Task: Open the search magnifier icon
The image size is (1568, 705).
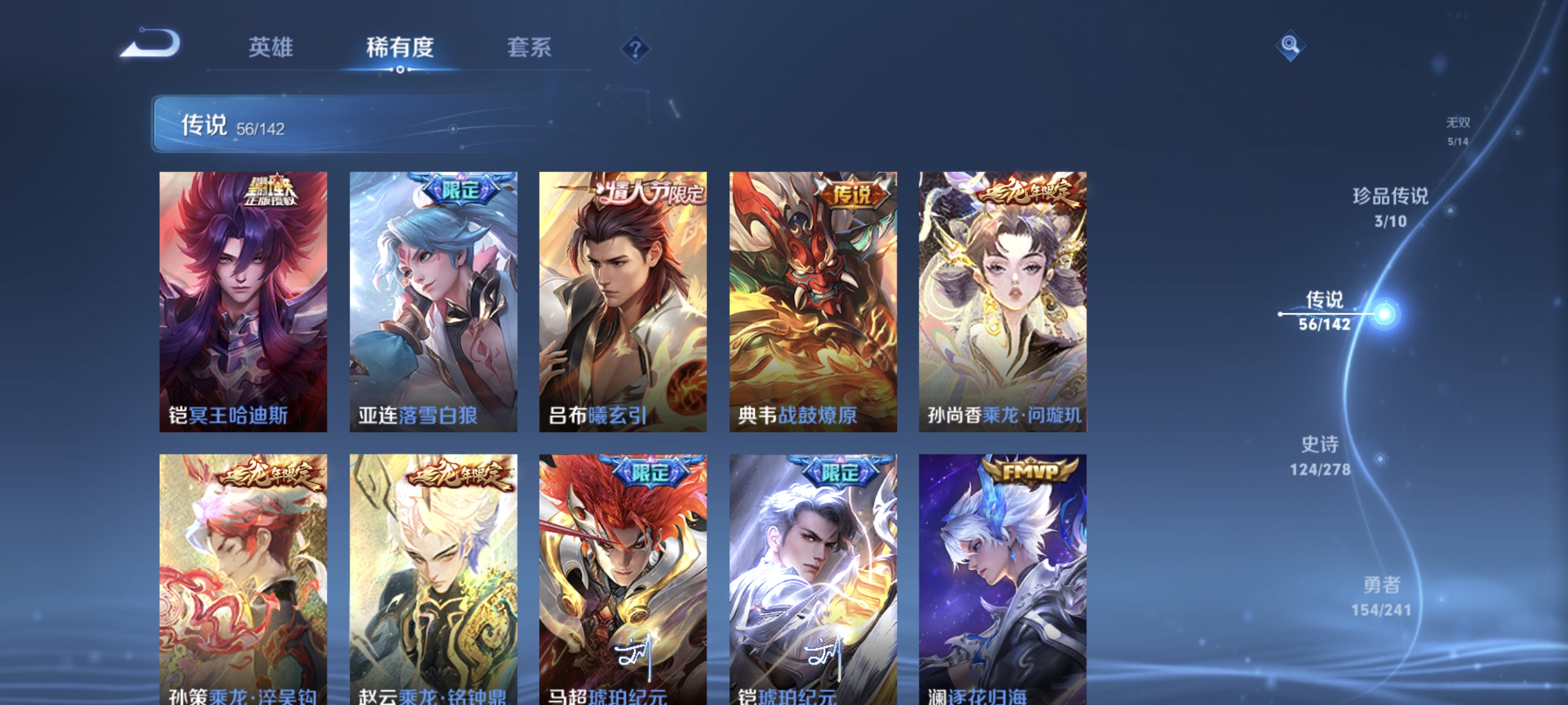Action: 1290,46
